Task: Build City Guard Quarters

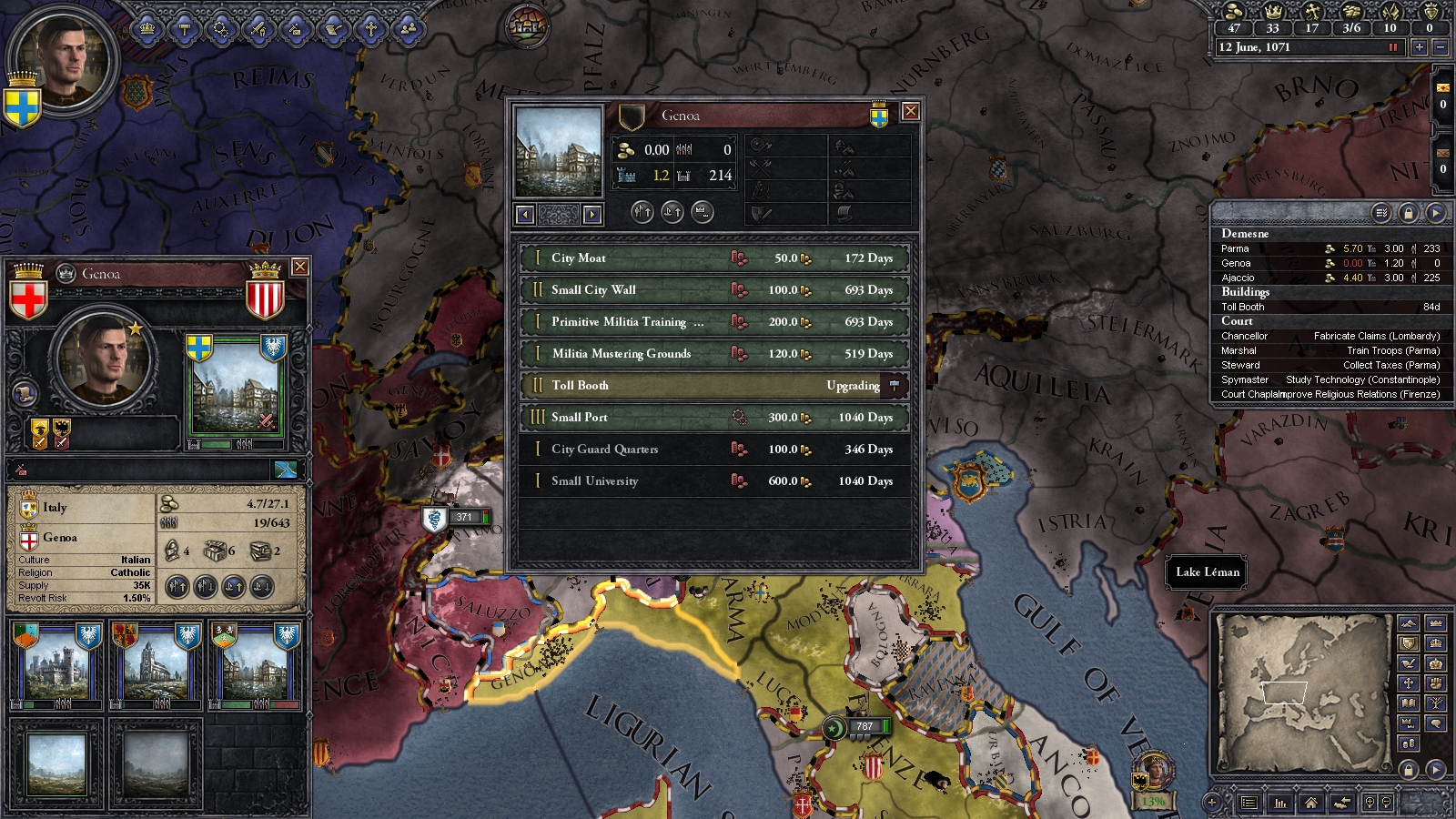Action: pos(714,450)
